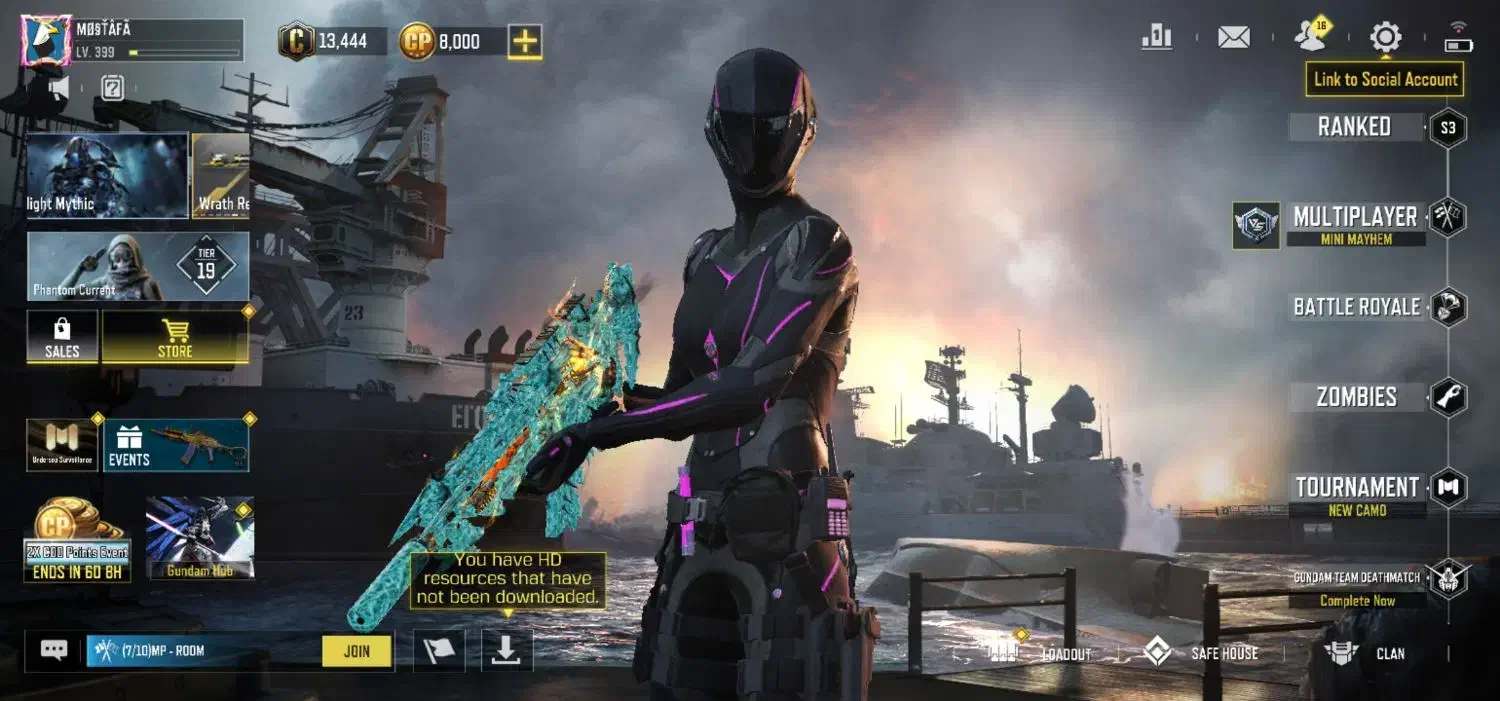The height and width of the screenshot is (701, 1500).
Task: Open the Events panel
Action: pos(176,445)
